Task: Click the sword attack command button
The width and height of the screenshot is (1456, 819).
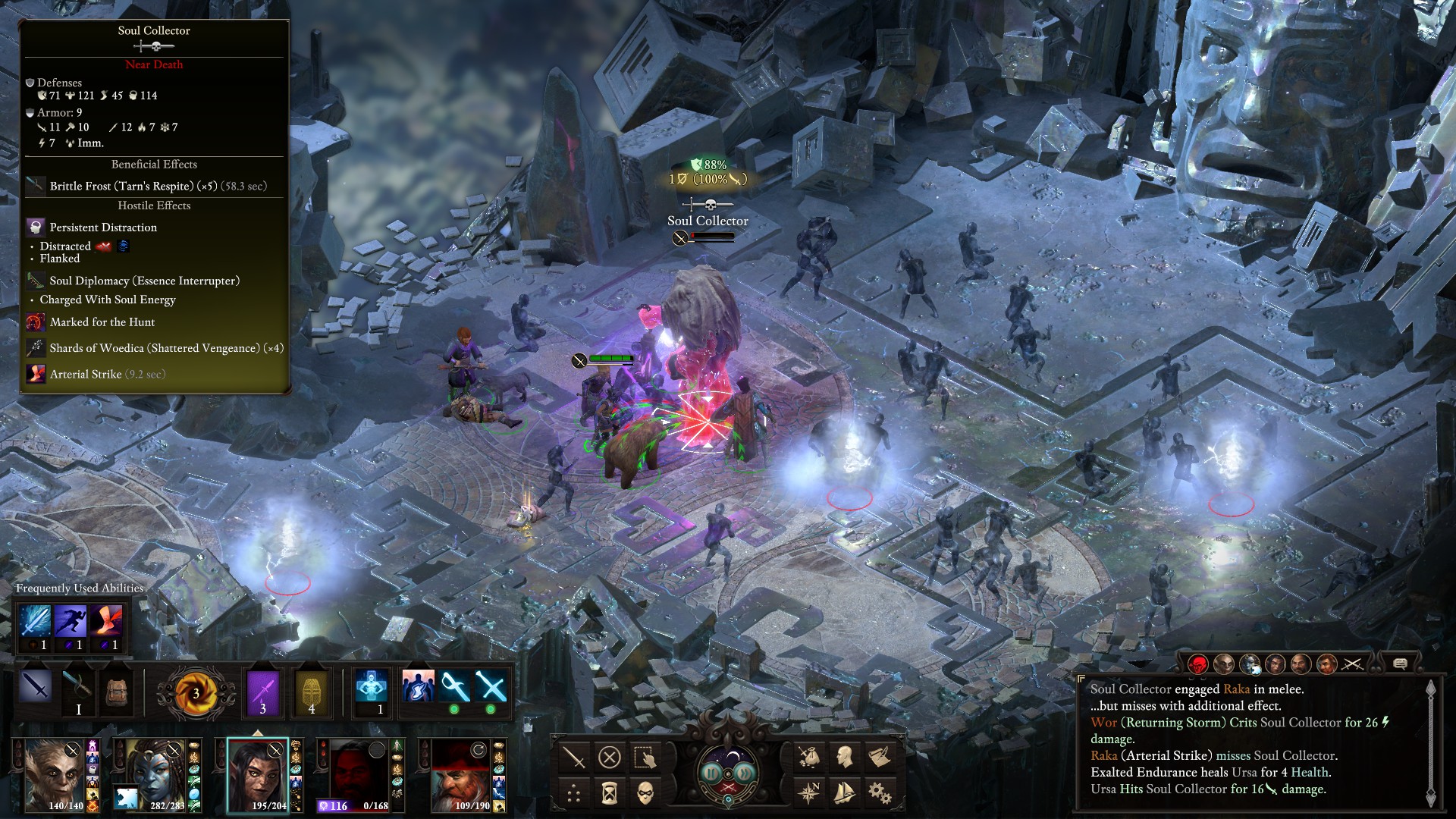Action: (574, 757)
